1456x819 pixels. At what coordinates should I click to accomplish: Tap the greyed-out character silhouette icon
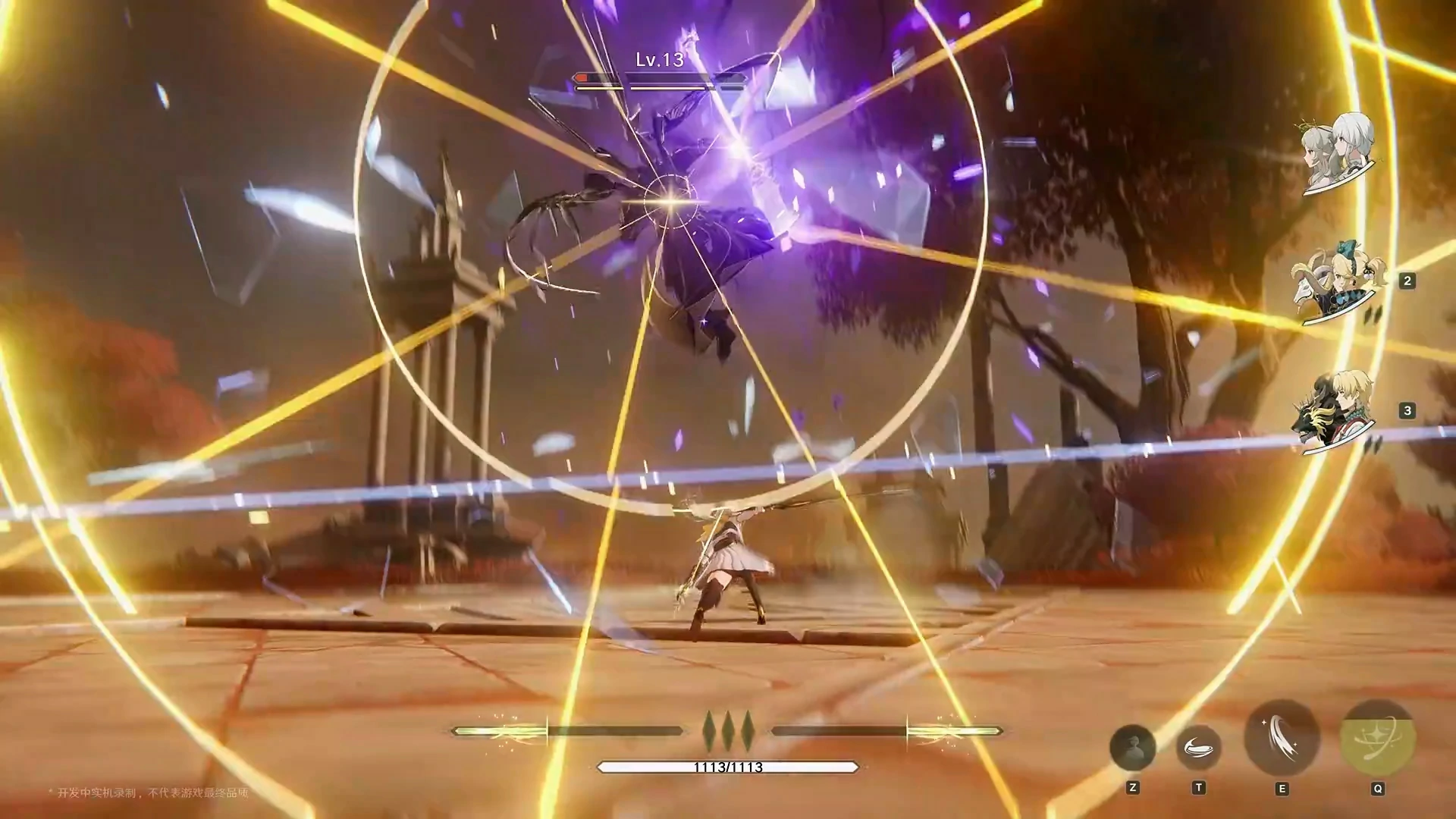pos(1132,748)
